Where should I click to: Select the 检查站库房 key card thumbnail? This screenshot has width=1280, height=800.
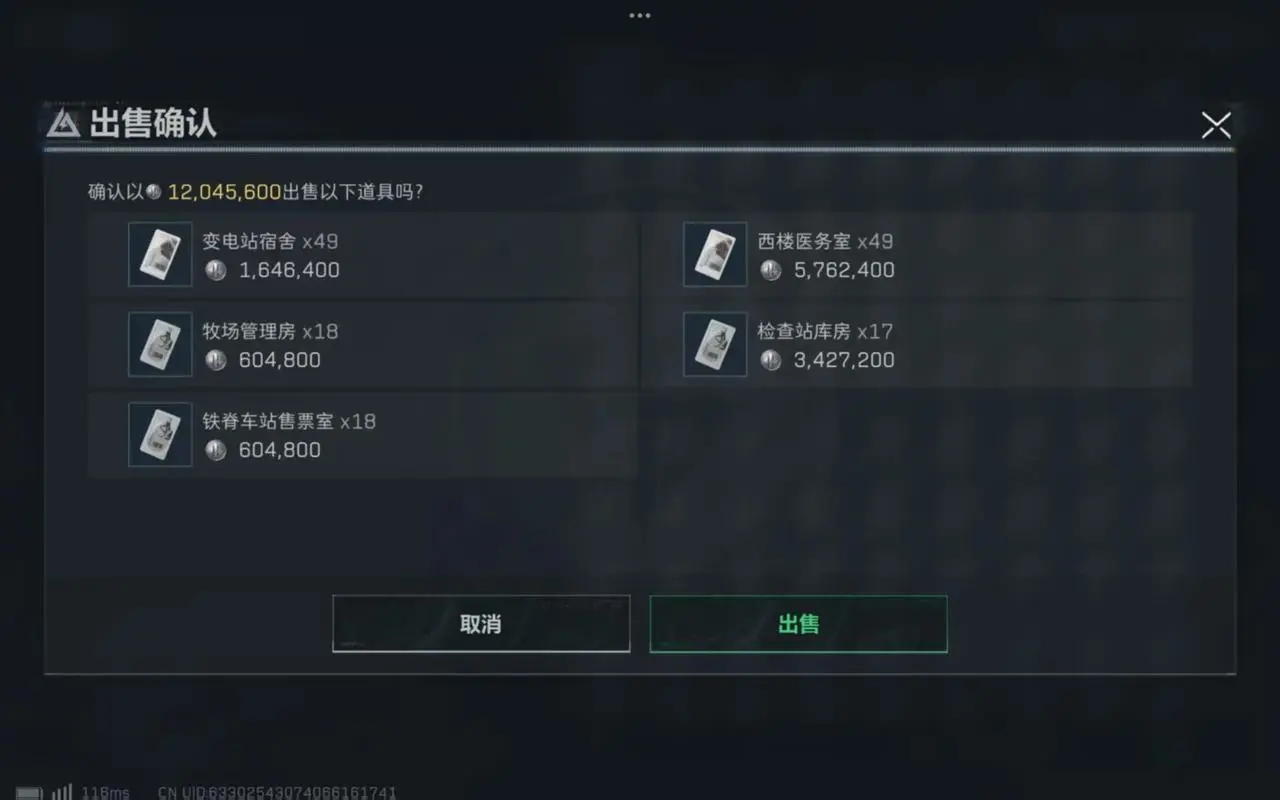point(714,344)
